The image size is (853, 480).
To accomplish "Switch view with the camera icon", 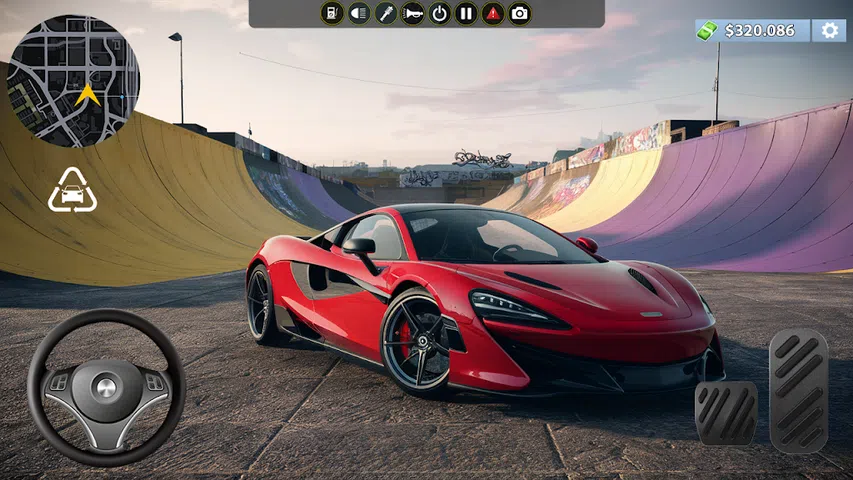I will click(x=519, y=13).
